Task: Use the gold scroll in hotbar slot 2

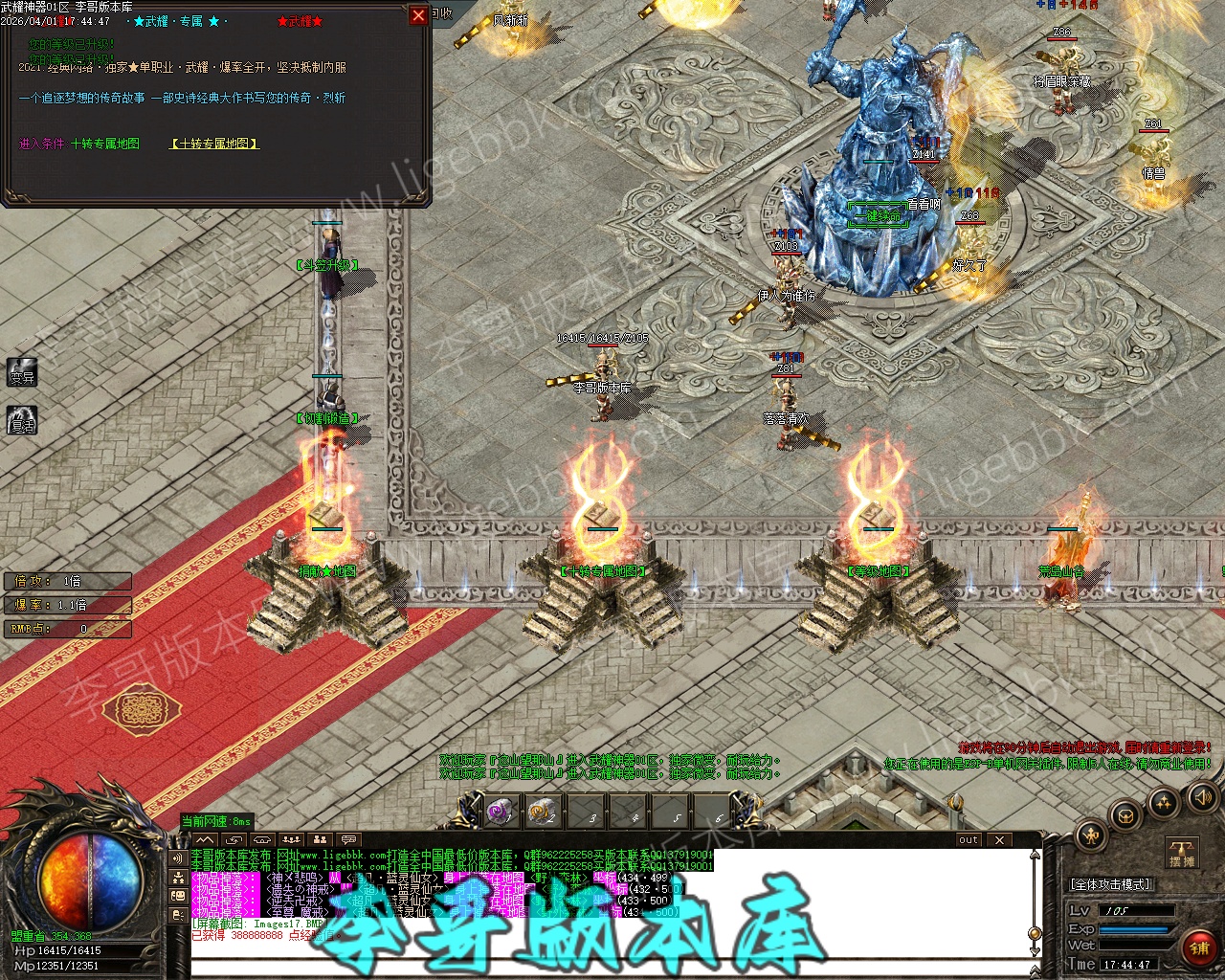Action: [543, 812]
